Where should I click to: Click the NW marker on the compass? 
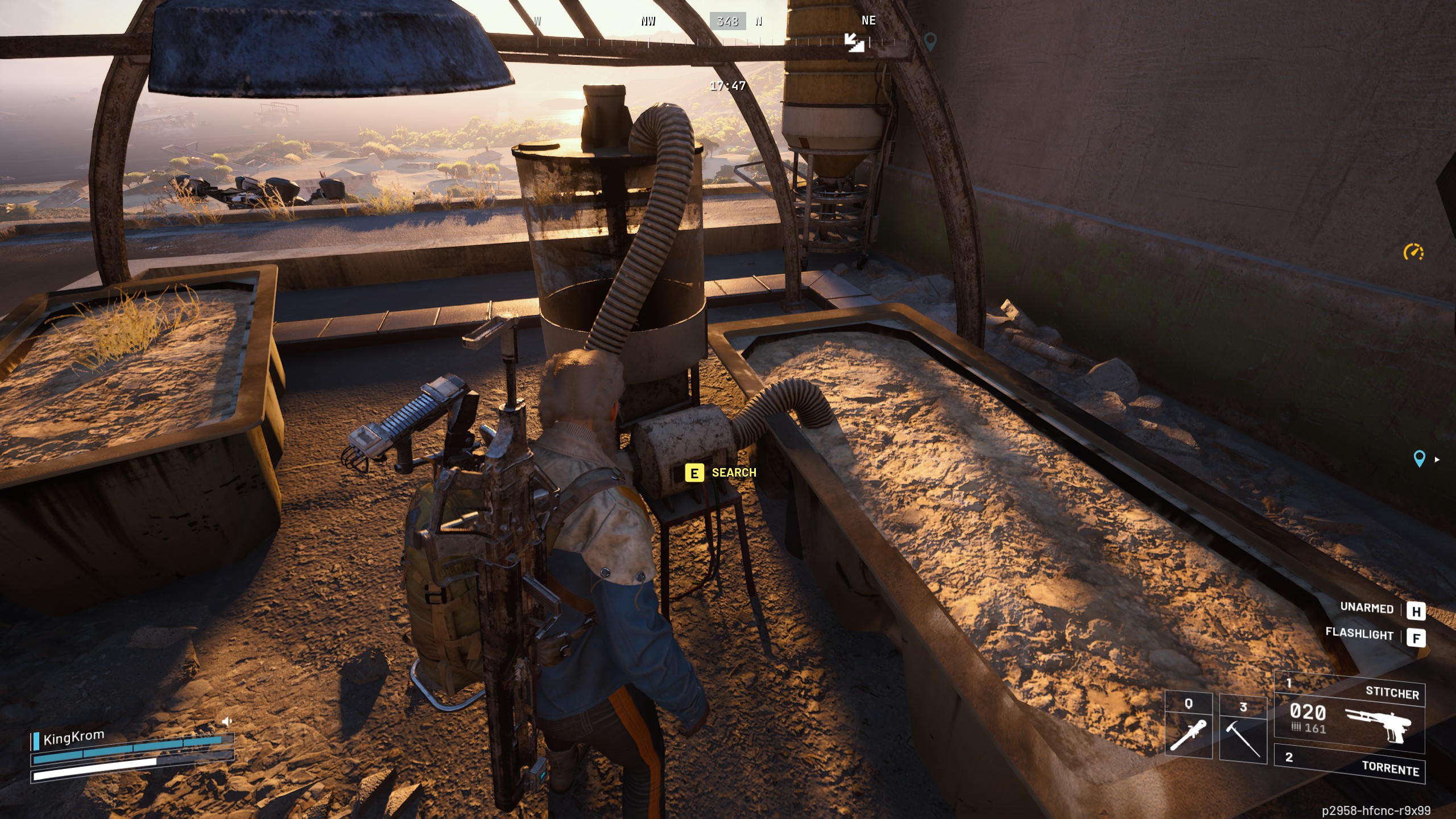point(648,22)
